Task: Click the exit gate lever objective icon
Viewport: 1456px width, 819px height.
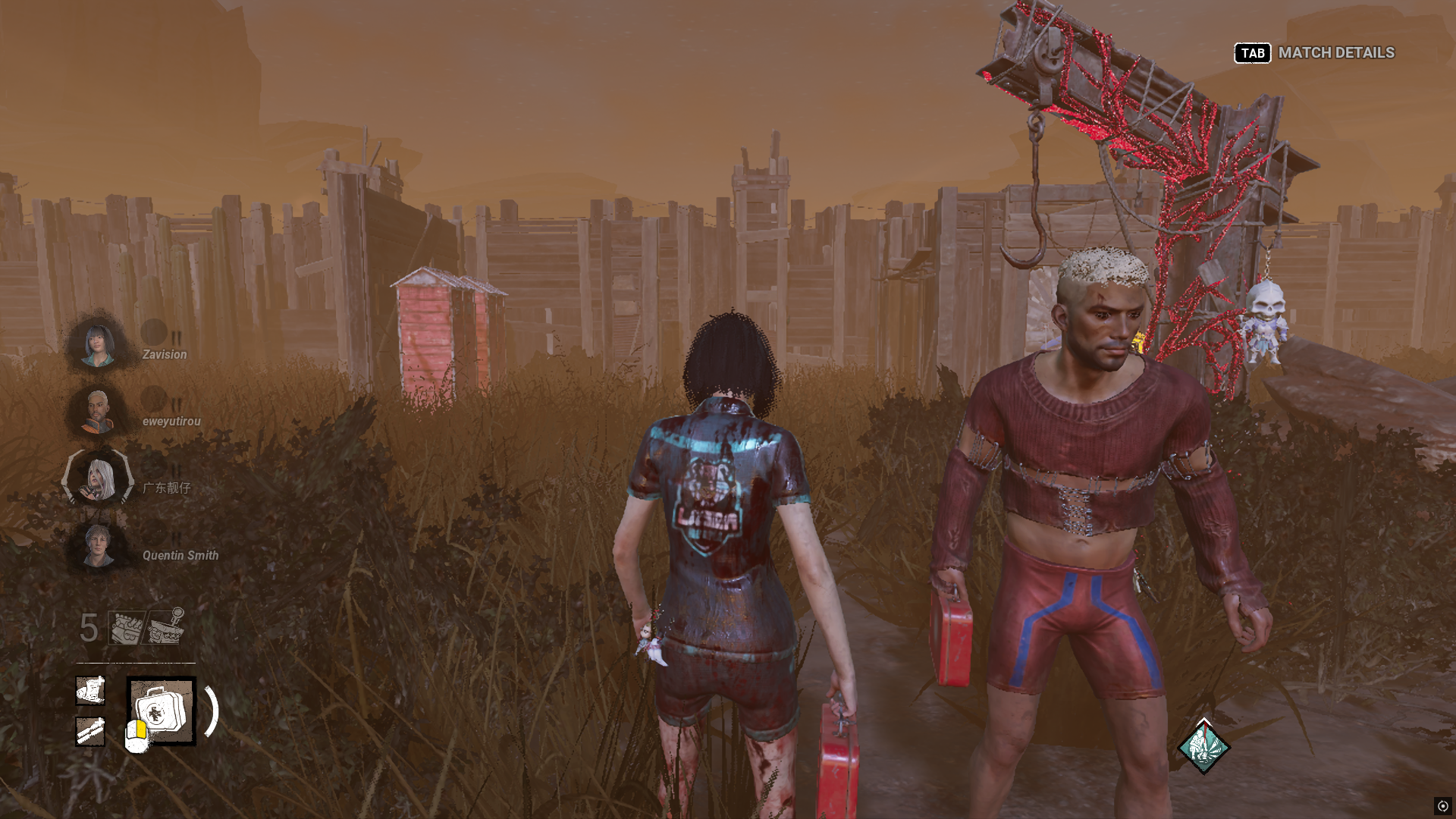Action: pos(167,626)
